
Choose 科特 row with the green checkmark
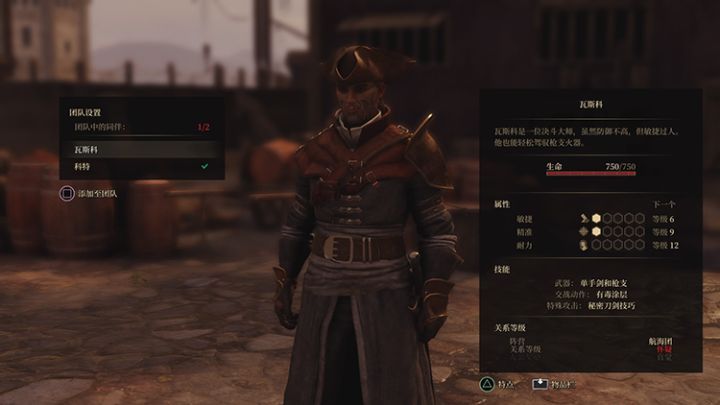tap(140, 166)
